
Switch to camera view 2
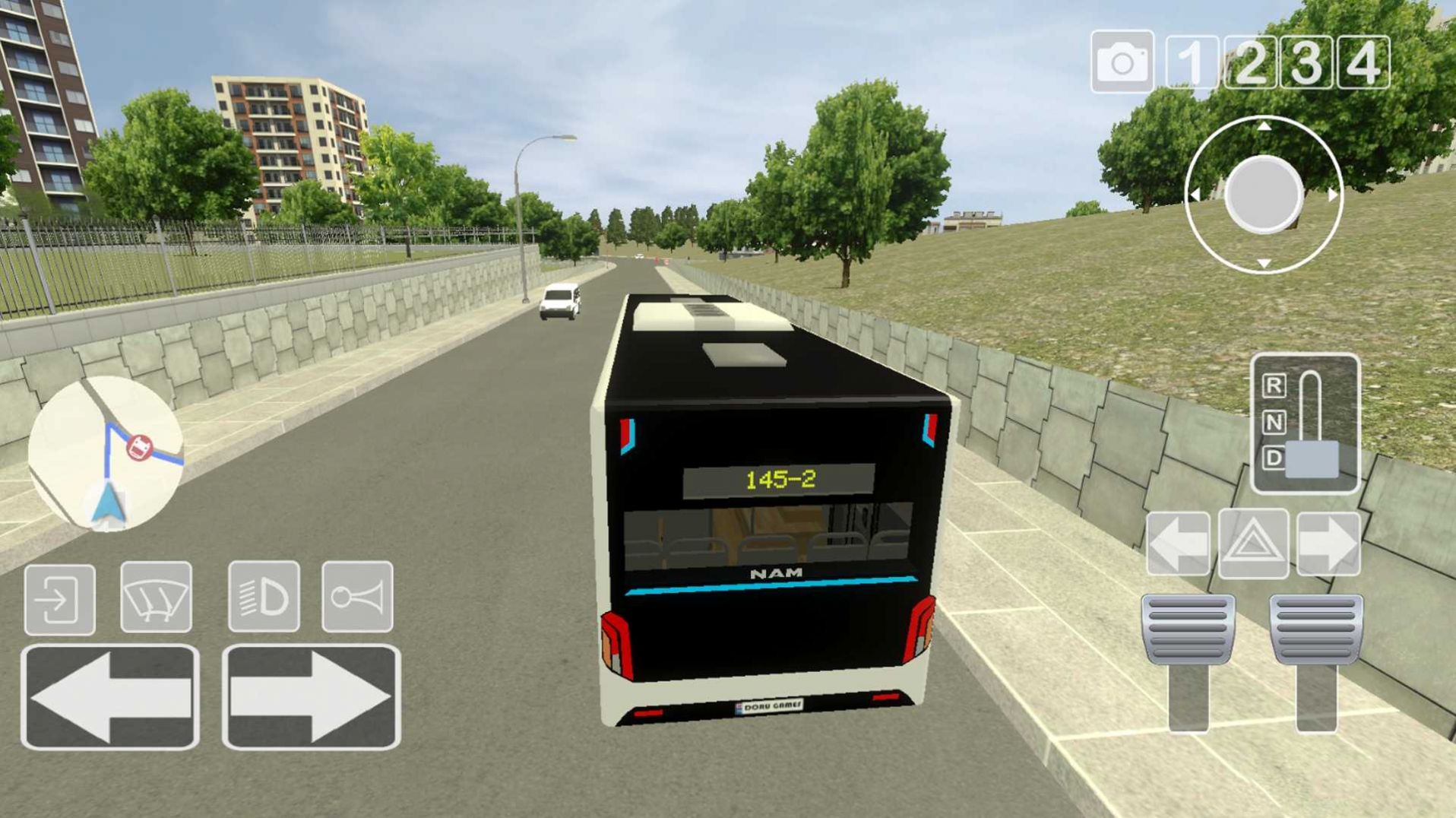point(1250,61)
